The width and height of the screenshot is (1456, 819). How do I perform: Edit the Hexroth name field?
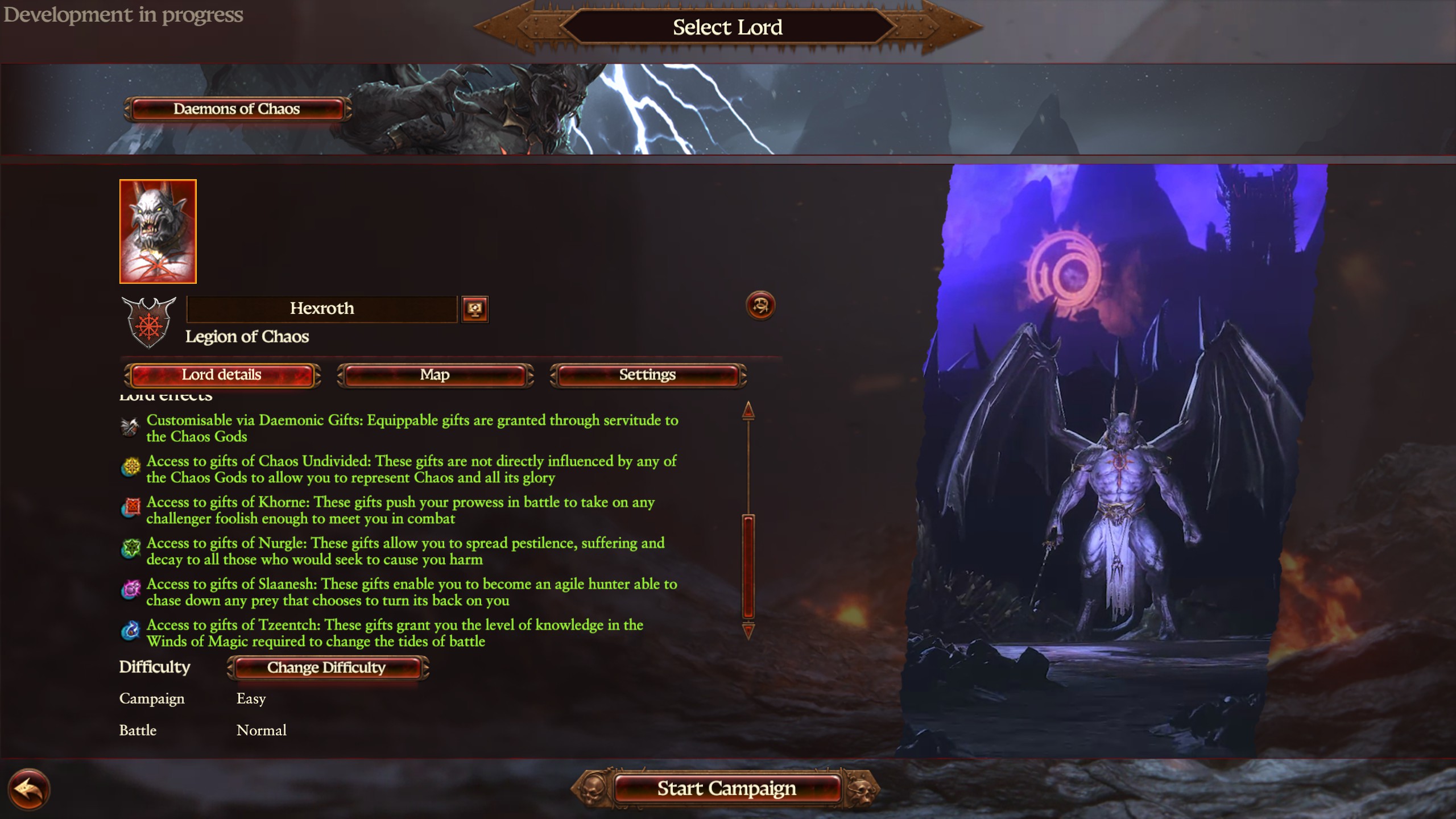(322, 309)
